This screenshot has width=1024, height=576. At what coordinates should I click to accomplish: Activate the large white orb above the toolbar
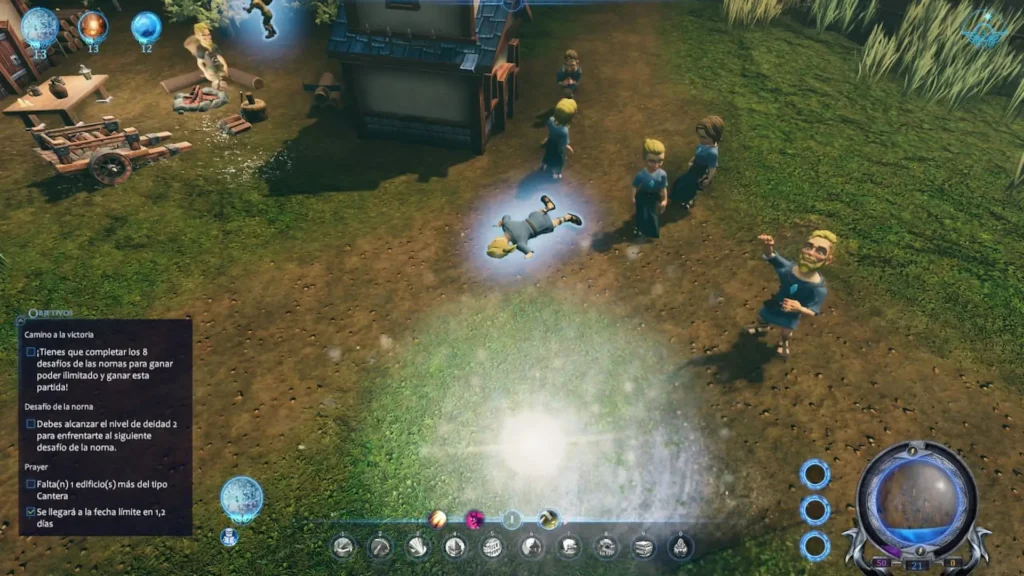tap(241, 498)
